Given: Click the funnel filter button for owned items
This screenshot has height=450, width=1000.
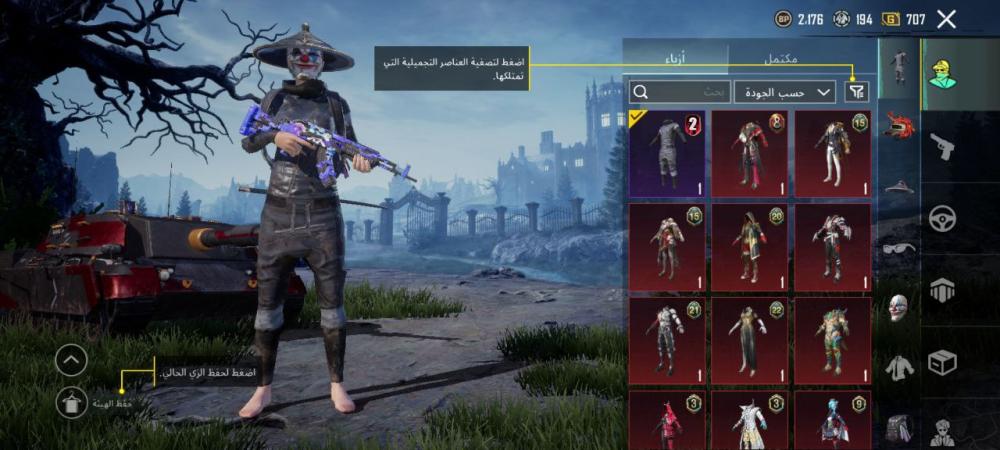Looking at the screenshot, I should point(857,92).
